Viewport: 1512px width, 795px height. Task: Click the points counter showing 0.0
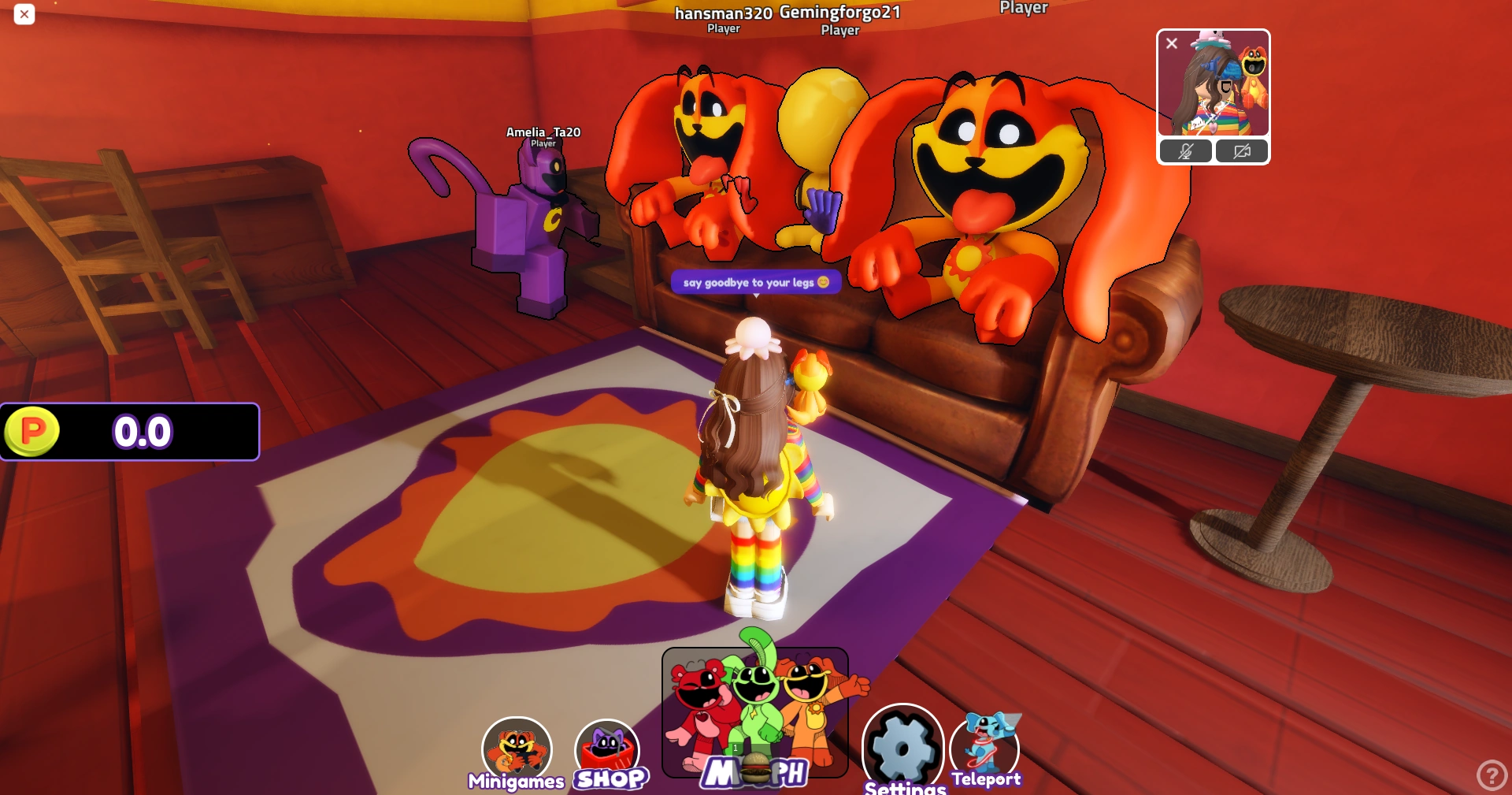coord(143,431)
